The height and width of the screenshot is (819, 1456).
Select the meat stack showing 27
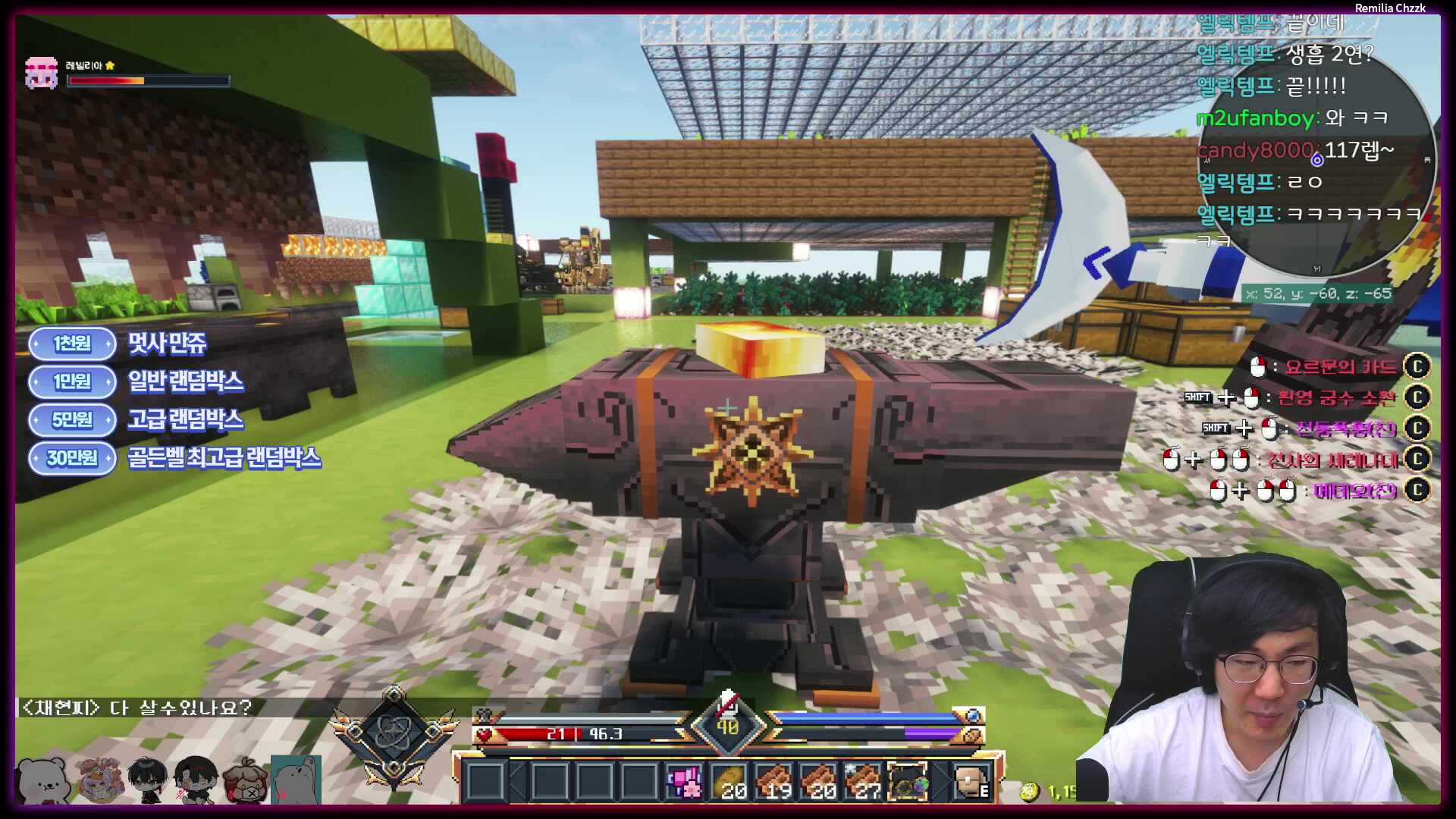coord(862,782)
